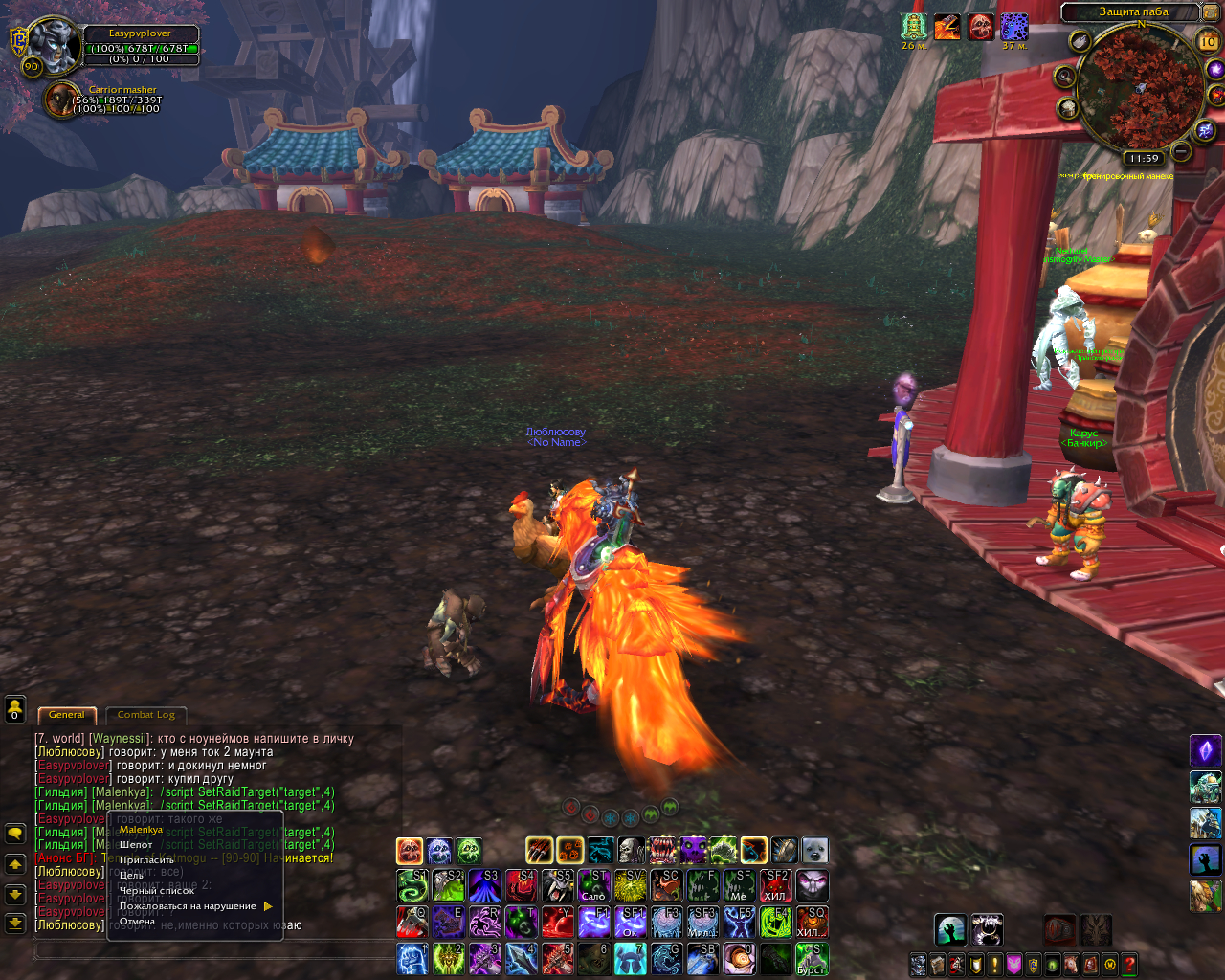The width and height of the screenshot is (1225, 980).
Task: Choose "Шепот" in the Malenkya context menu
Action: tap(136, 845)
